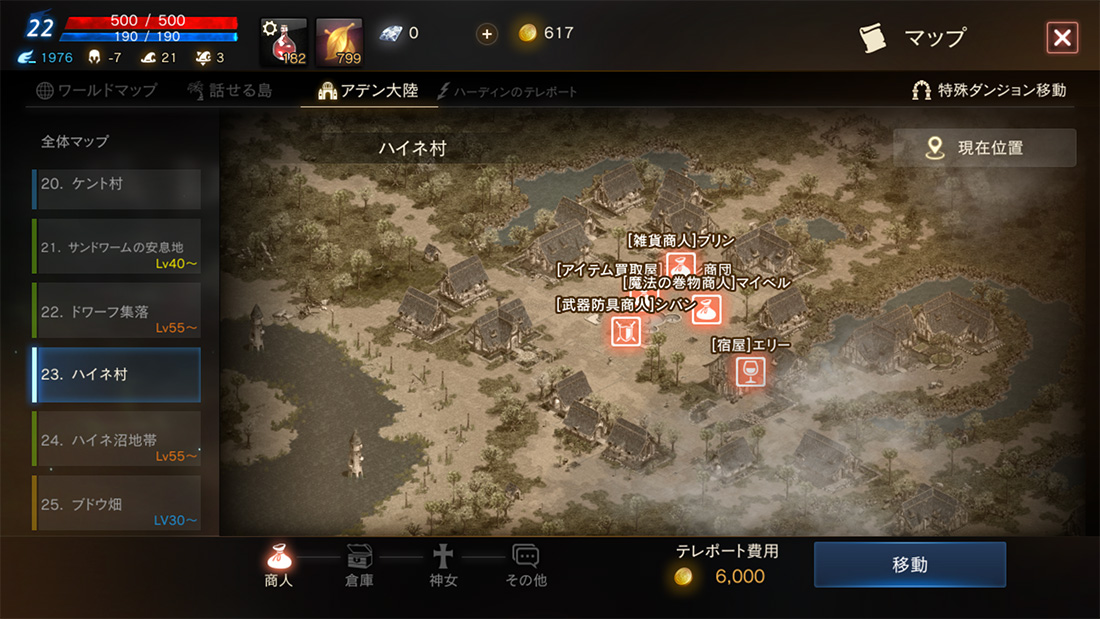Select the その他 filter
The image size is (1100, 619).
(526, 565)
